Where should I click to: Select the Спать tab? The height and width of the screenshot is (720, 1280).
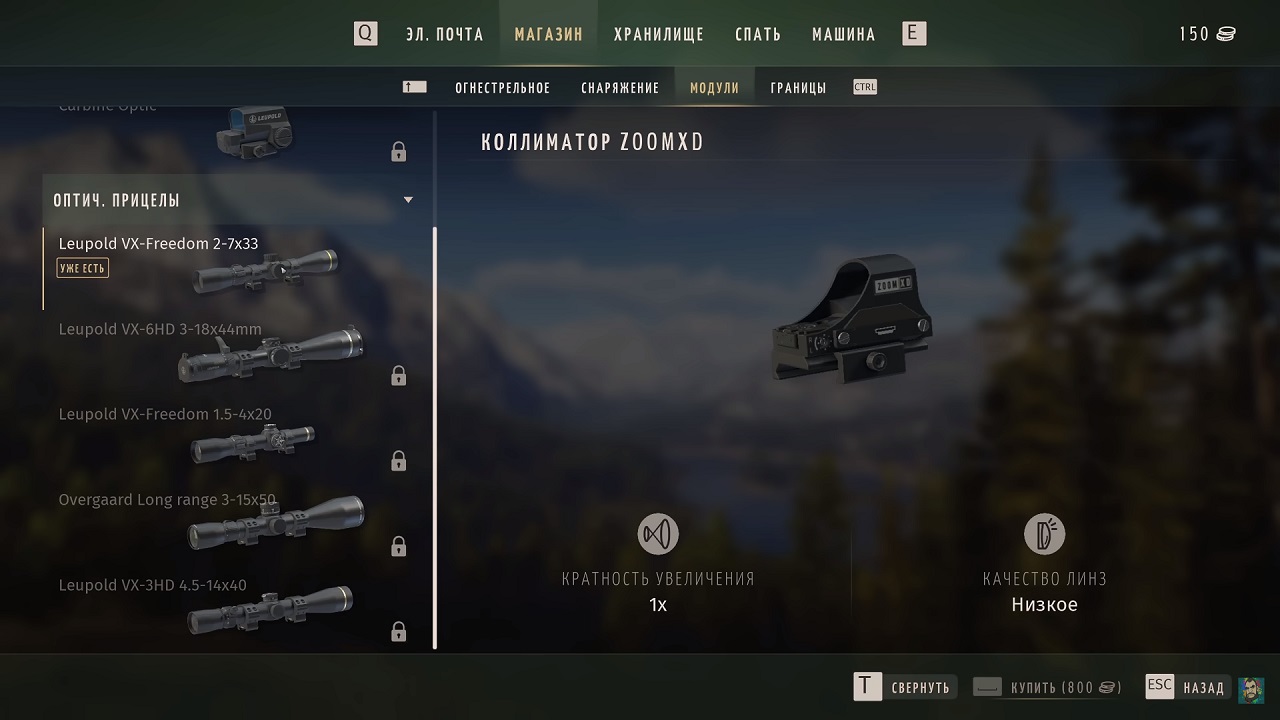pyautogui.click(x=758, y=34)
